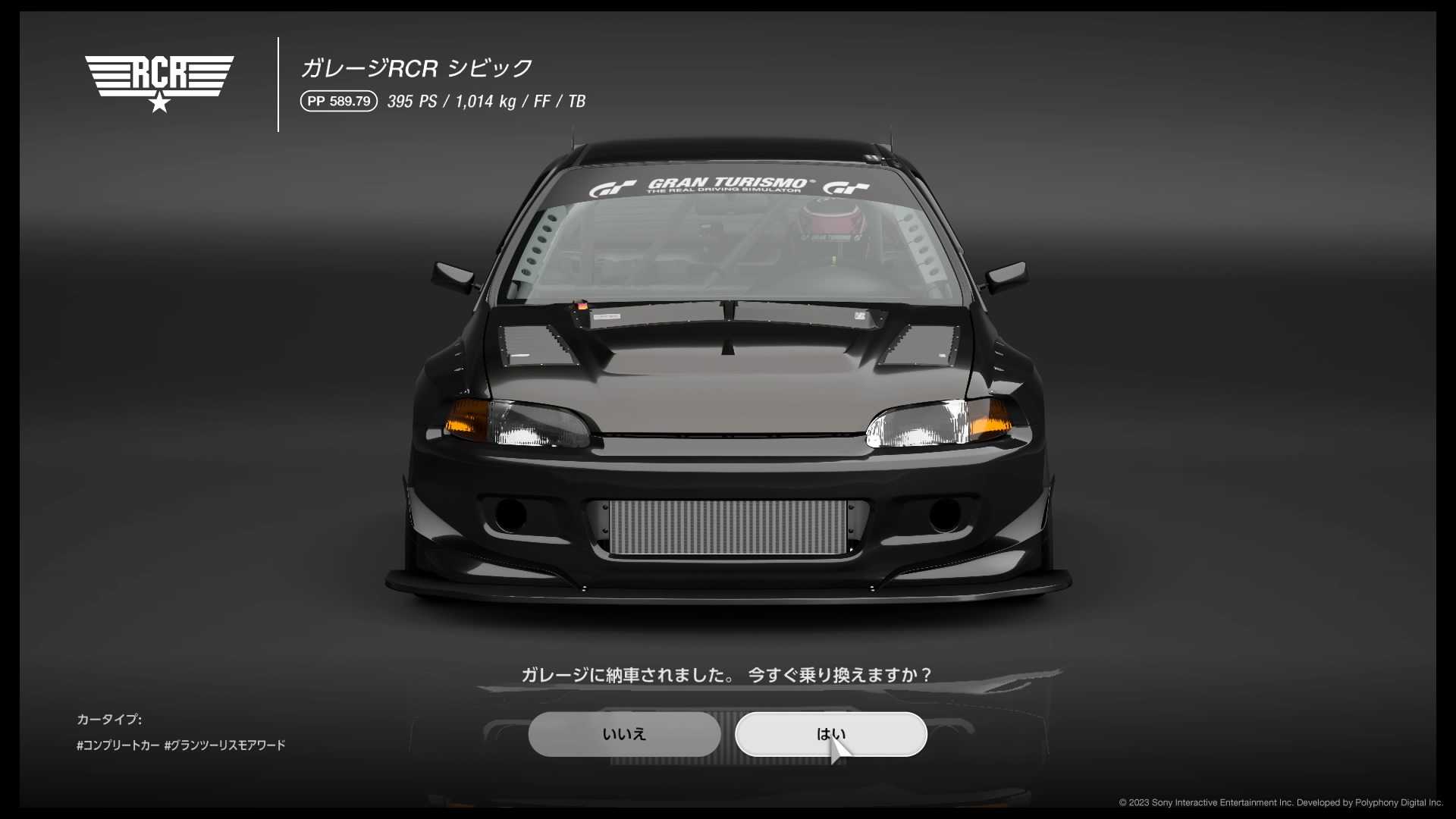The width and height of the screenshot is (1456, 819).
Task: Select the #グランツーリスモアワード tag
Action: click(225, 745)
